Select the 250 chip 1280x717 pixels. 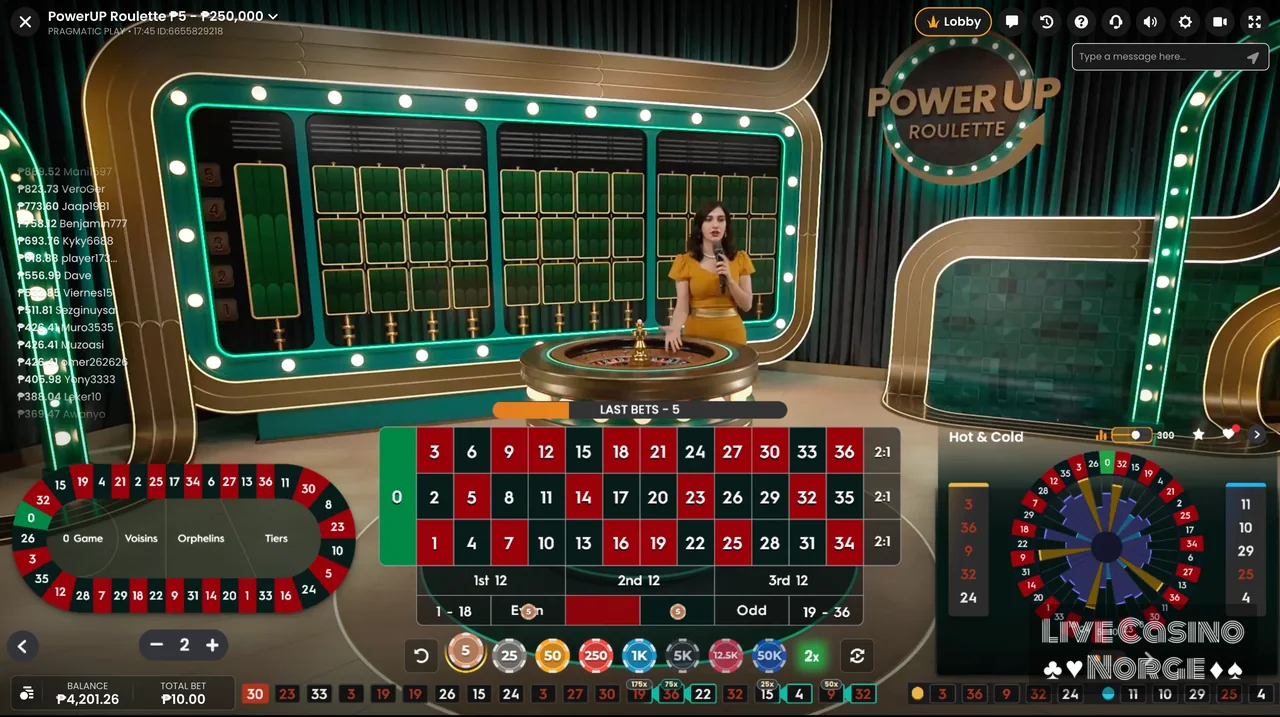click(x=596, y=656)
